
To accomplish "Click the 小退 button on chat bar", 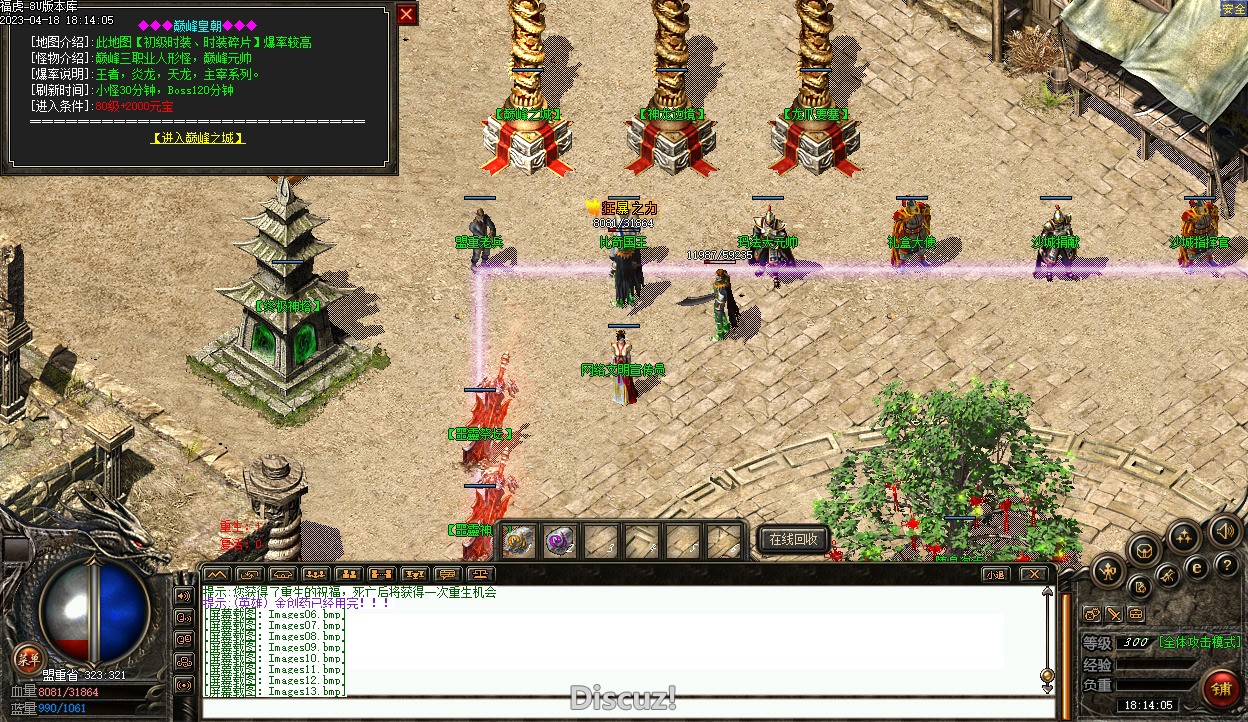I will [994, 574].
